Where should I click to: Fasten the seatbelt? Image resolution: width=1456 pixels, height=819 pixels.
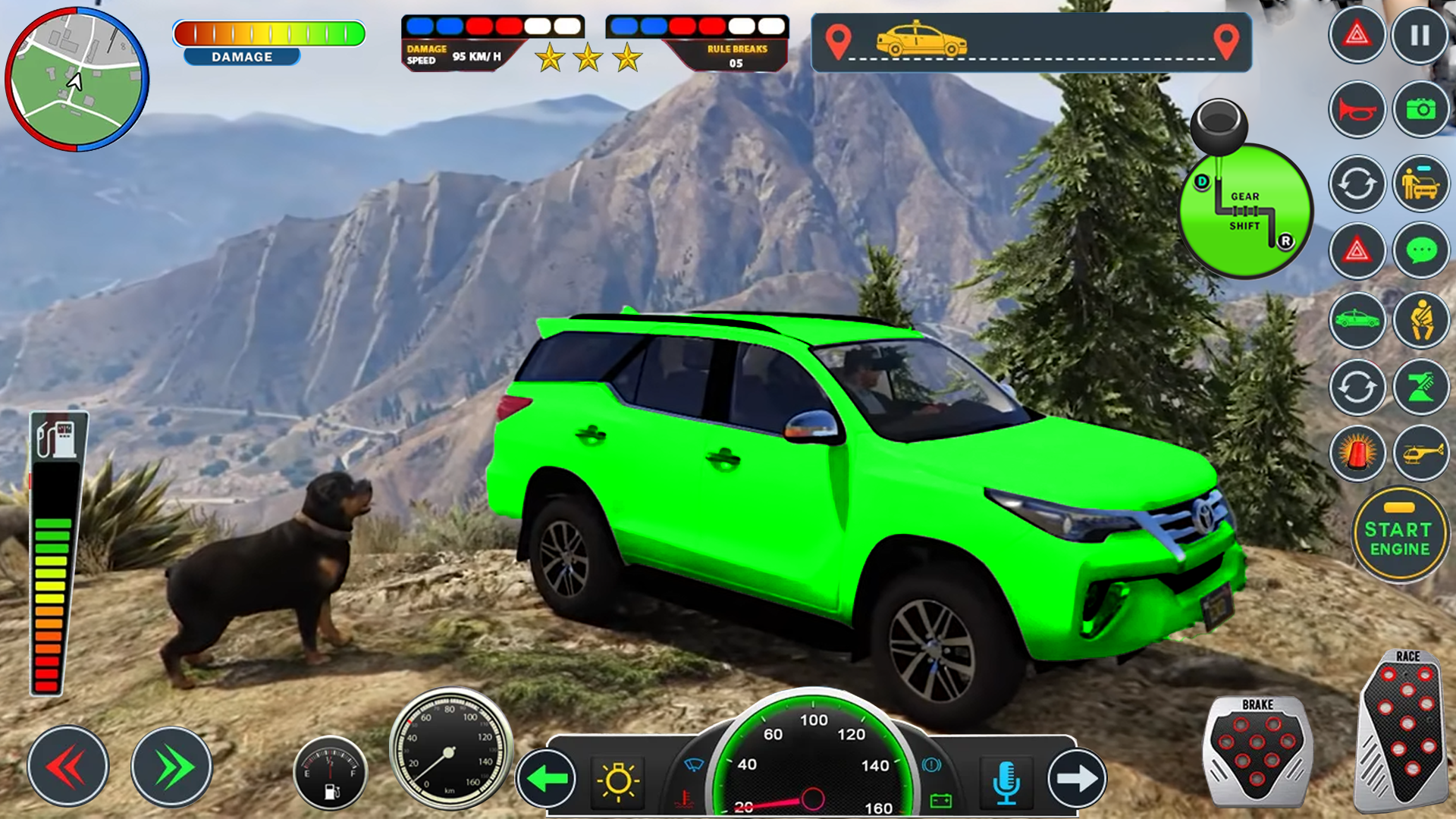coord(1422,320)
